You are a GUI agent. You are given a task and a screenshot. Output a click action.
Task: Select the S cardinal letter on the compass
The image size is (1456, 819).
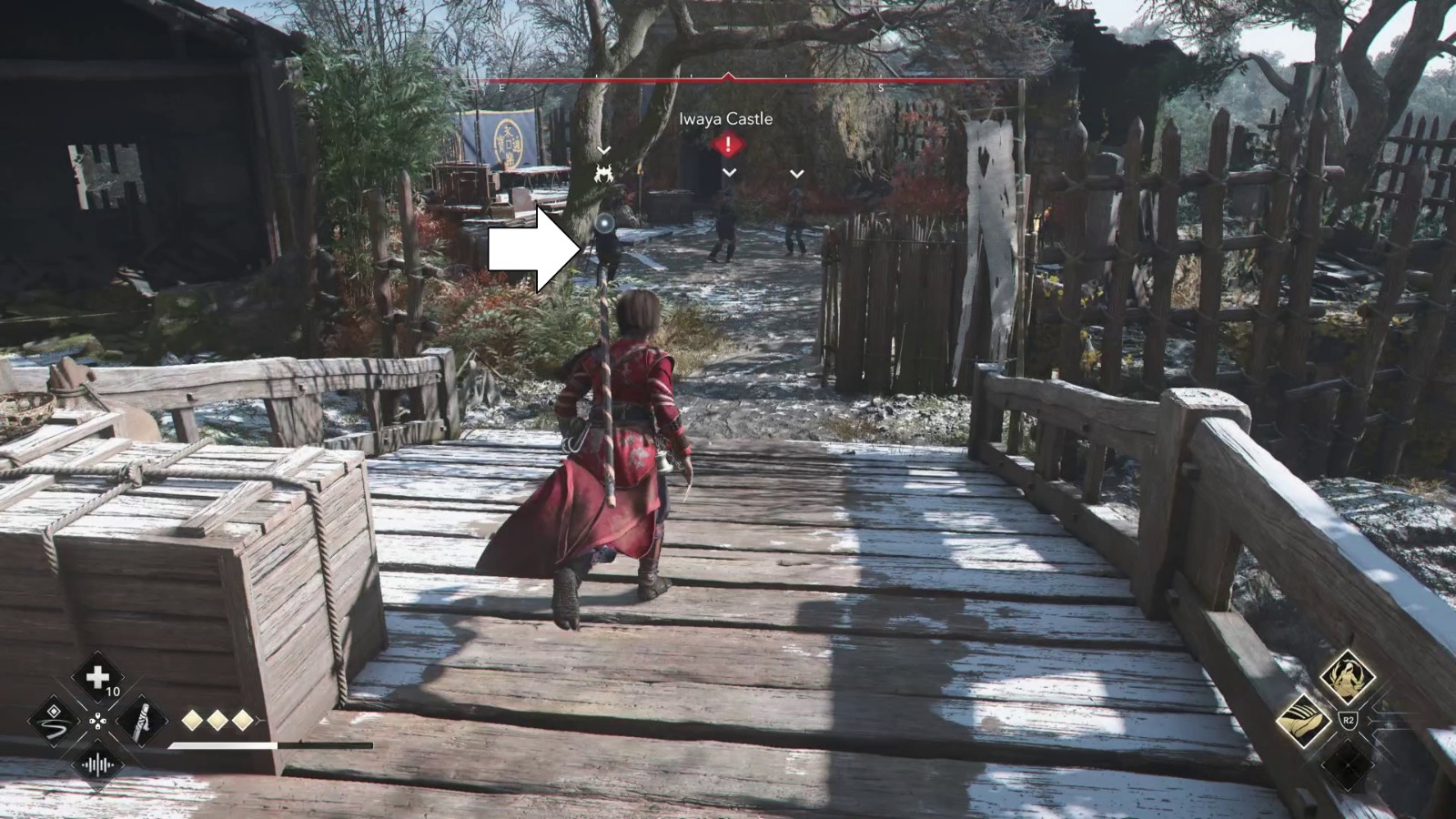coord(880,87)
